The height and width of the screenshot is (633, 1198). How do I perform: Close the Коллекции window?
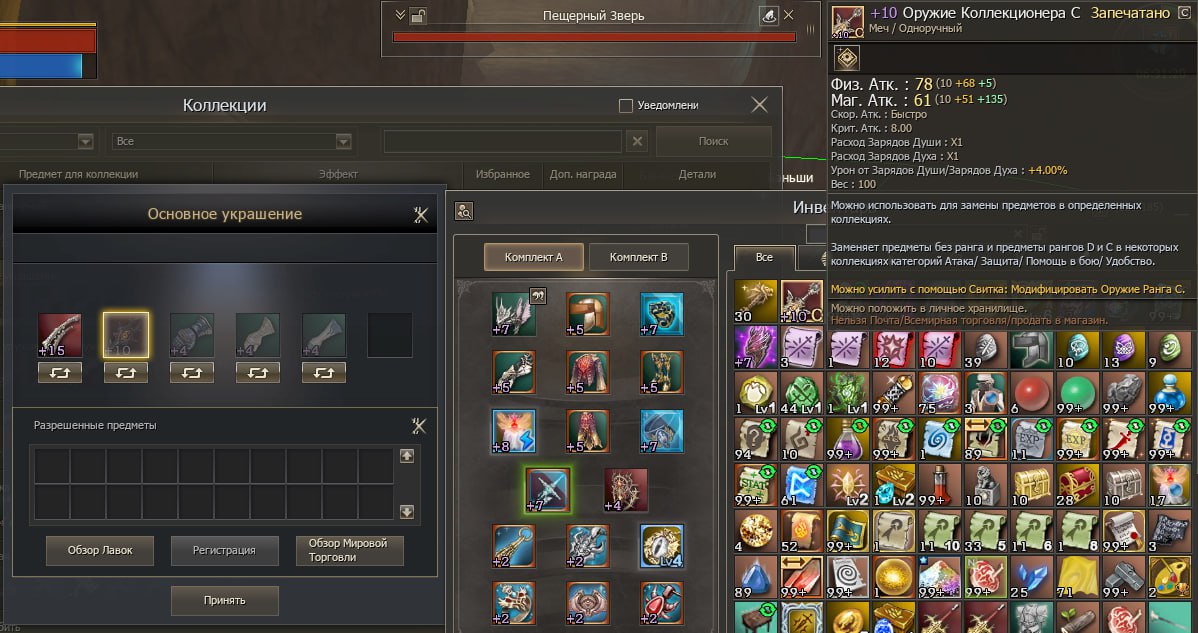click(x=760, y=105)
